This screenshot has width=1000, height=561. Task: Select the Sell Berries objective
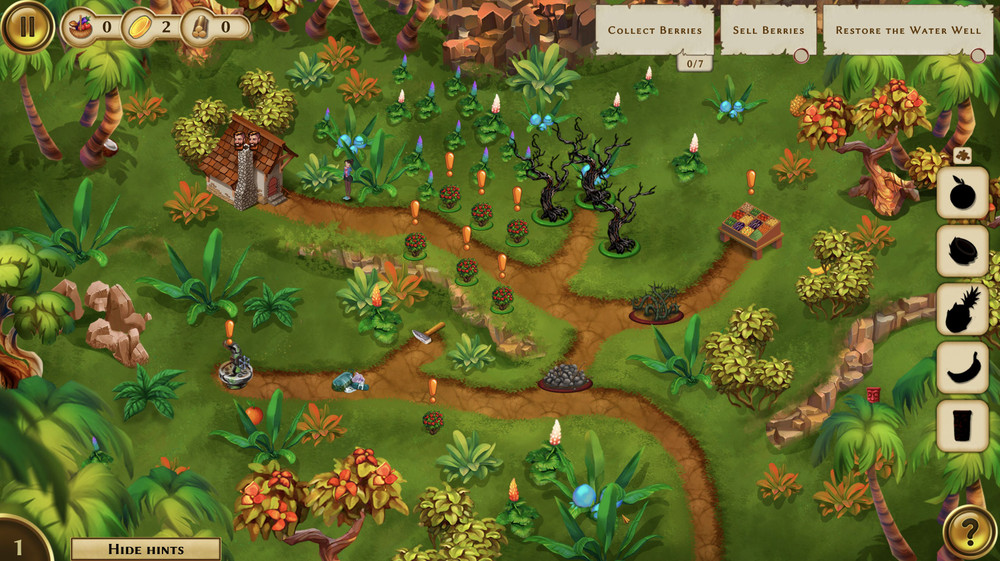tap(768, 30)
